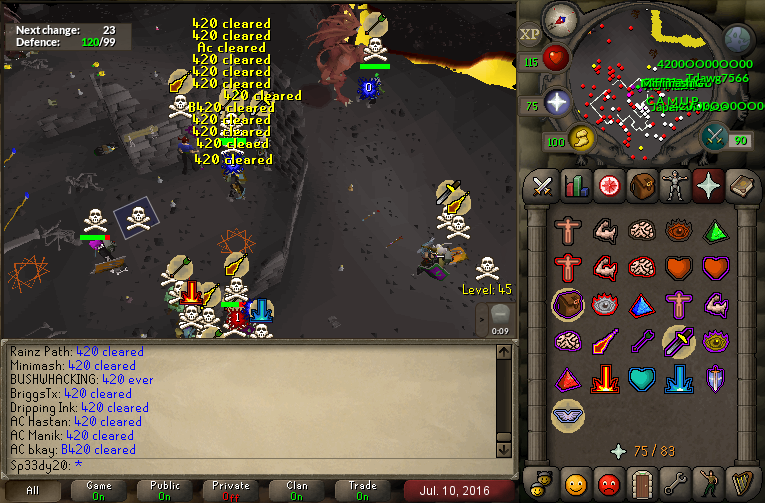Open the backpack Inventory tab

[x=641, y=186]
